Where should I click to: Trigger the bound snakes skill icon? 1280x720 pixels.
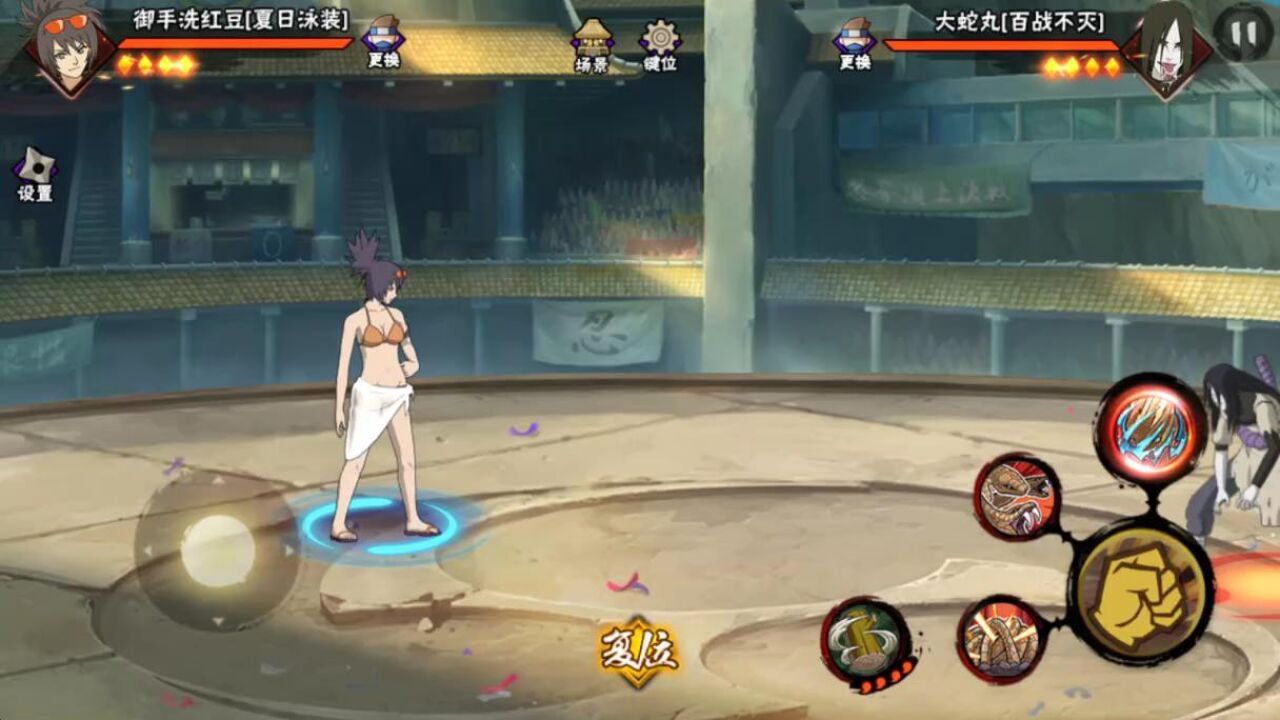[x=1001, y=640]
